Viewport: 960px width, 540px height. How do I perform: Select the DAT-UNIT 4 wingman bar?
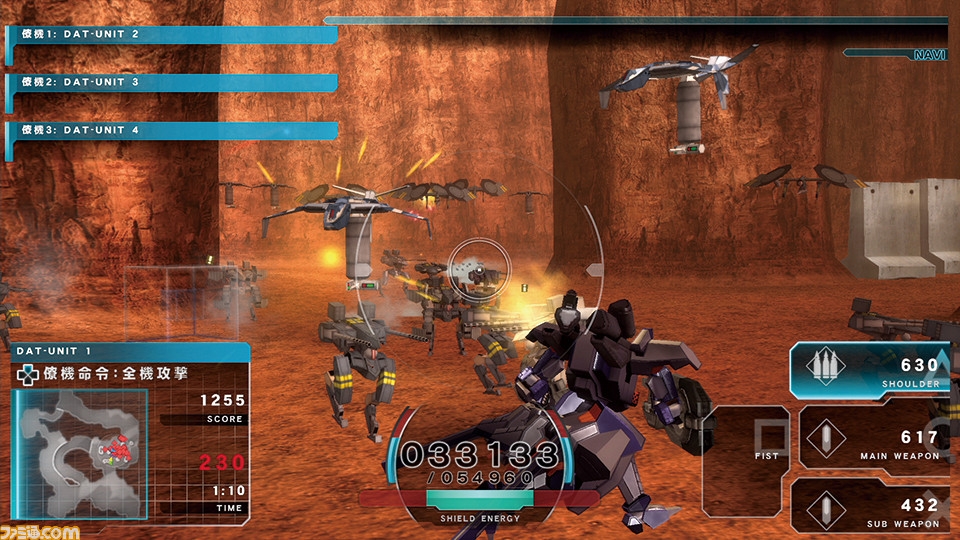(x=172, y=130)
